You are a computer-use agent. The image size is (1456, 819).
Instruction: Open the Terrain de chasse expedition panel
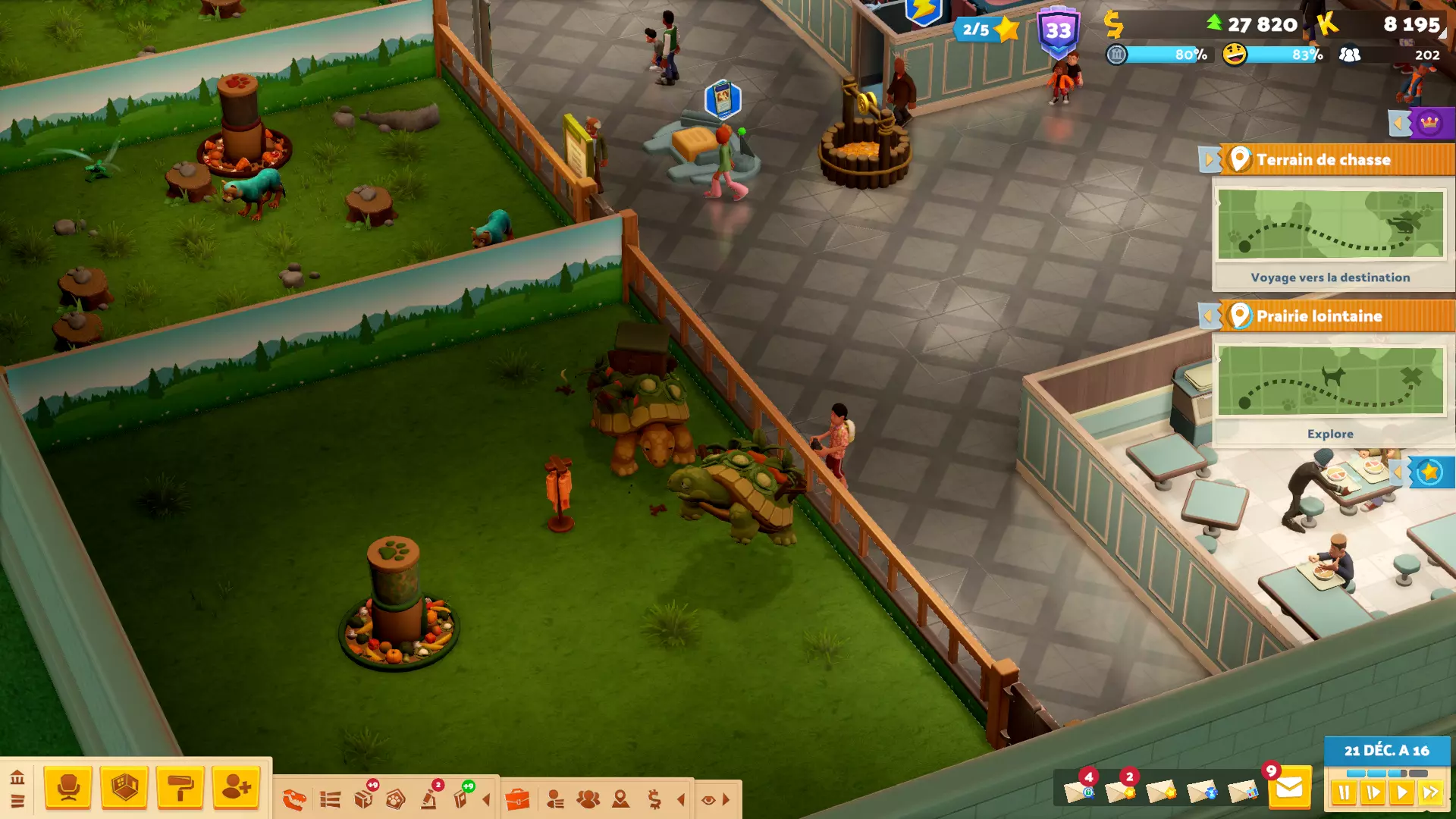tap(1323, 160)
